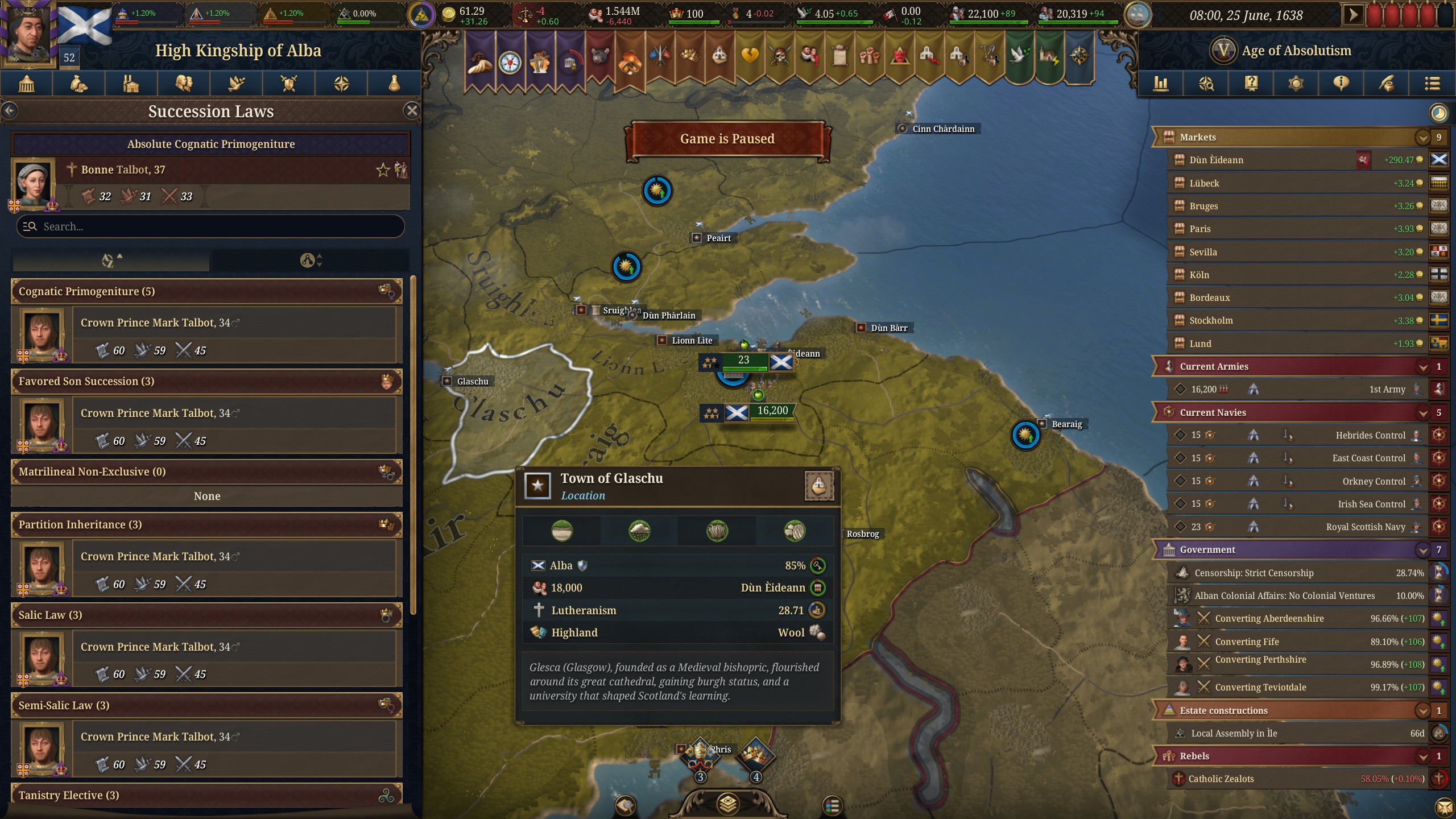Click the search field in Succession Laws

pos(210,226)
